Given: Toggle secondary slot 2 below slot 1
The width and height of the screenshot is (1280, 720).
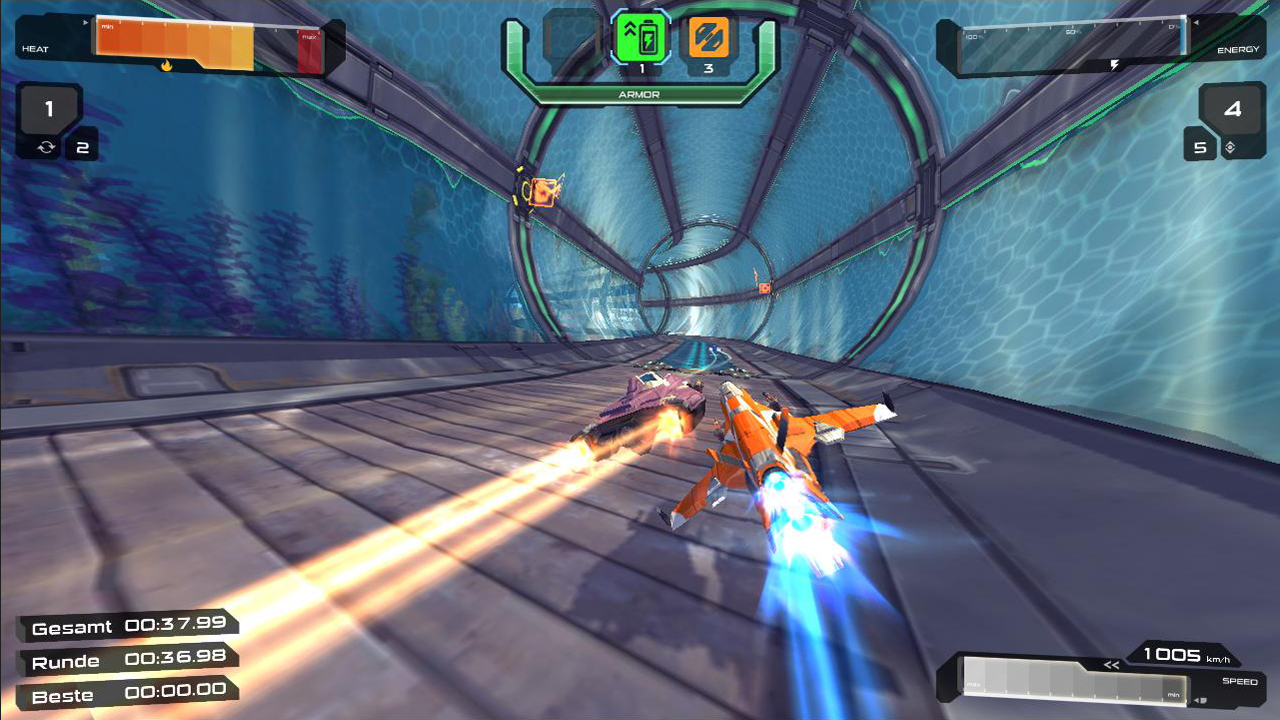Looking at the screenshot, I should click(x=82, y=145).
